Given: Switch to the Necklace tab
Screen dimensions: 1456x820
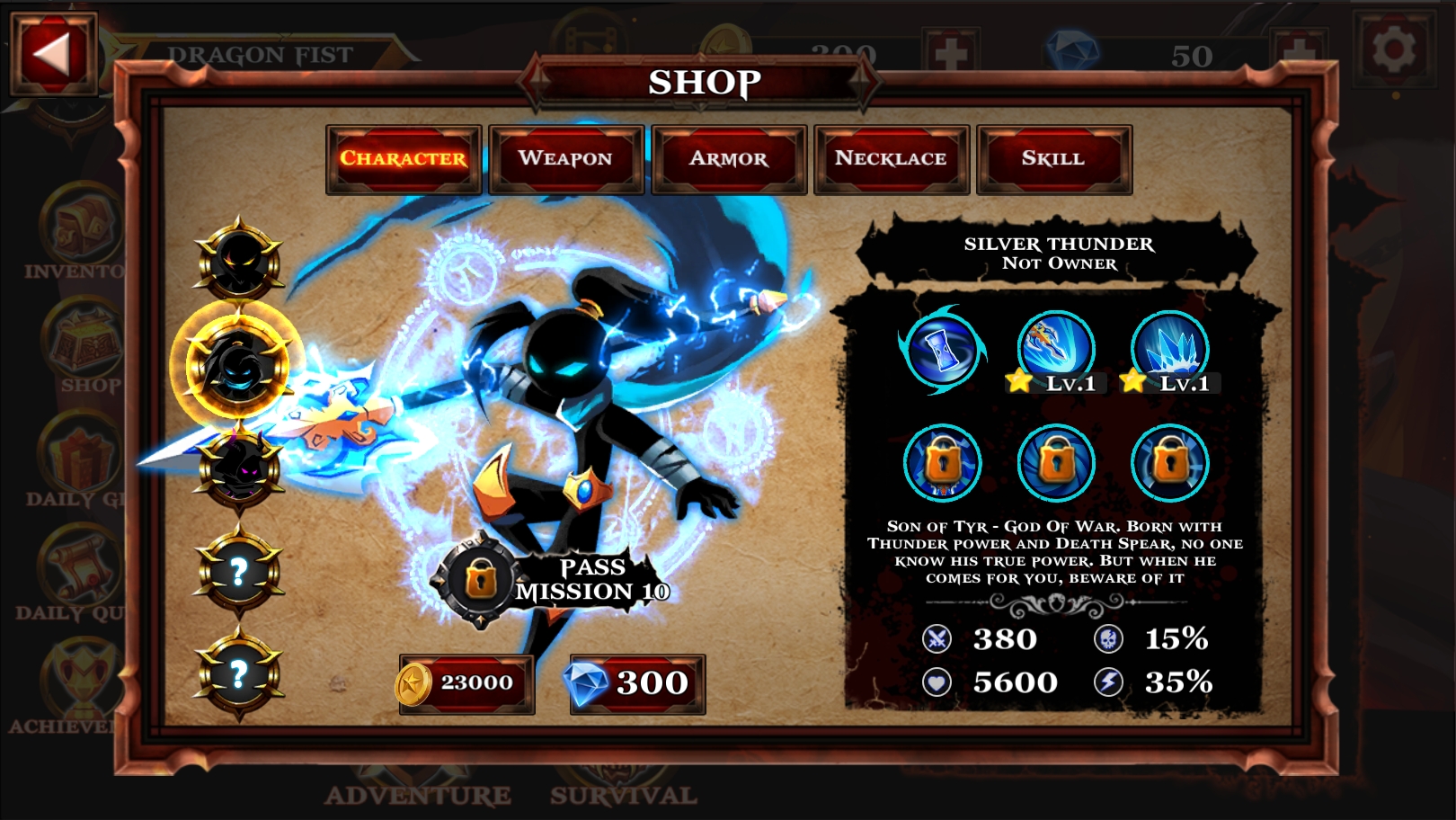Looking at the screenshot, I should click(x=891, y=158).
